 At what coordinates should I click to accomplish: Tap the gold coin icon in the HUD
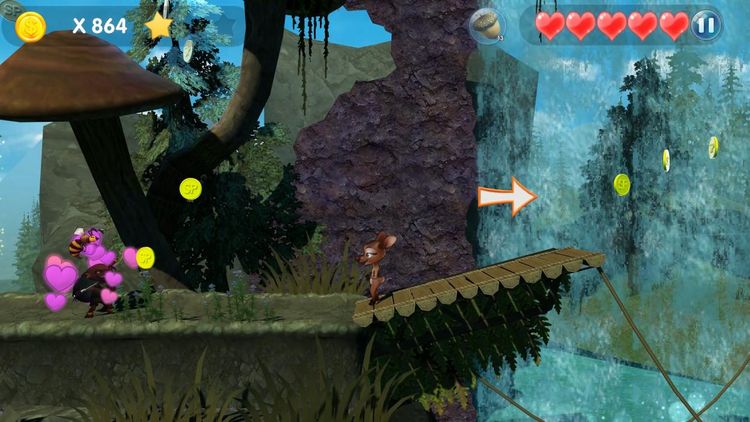point(30,26)
